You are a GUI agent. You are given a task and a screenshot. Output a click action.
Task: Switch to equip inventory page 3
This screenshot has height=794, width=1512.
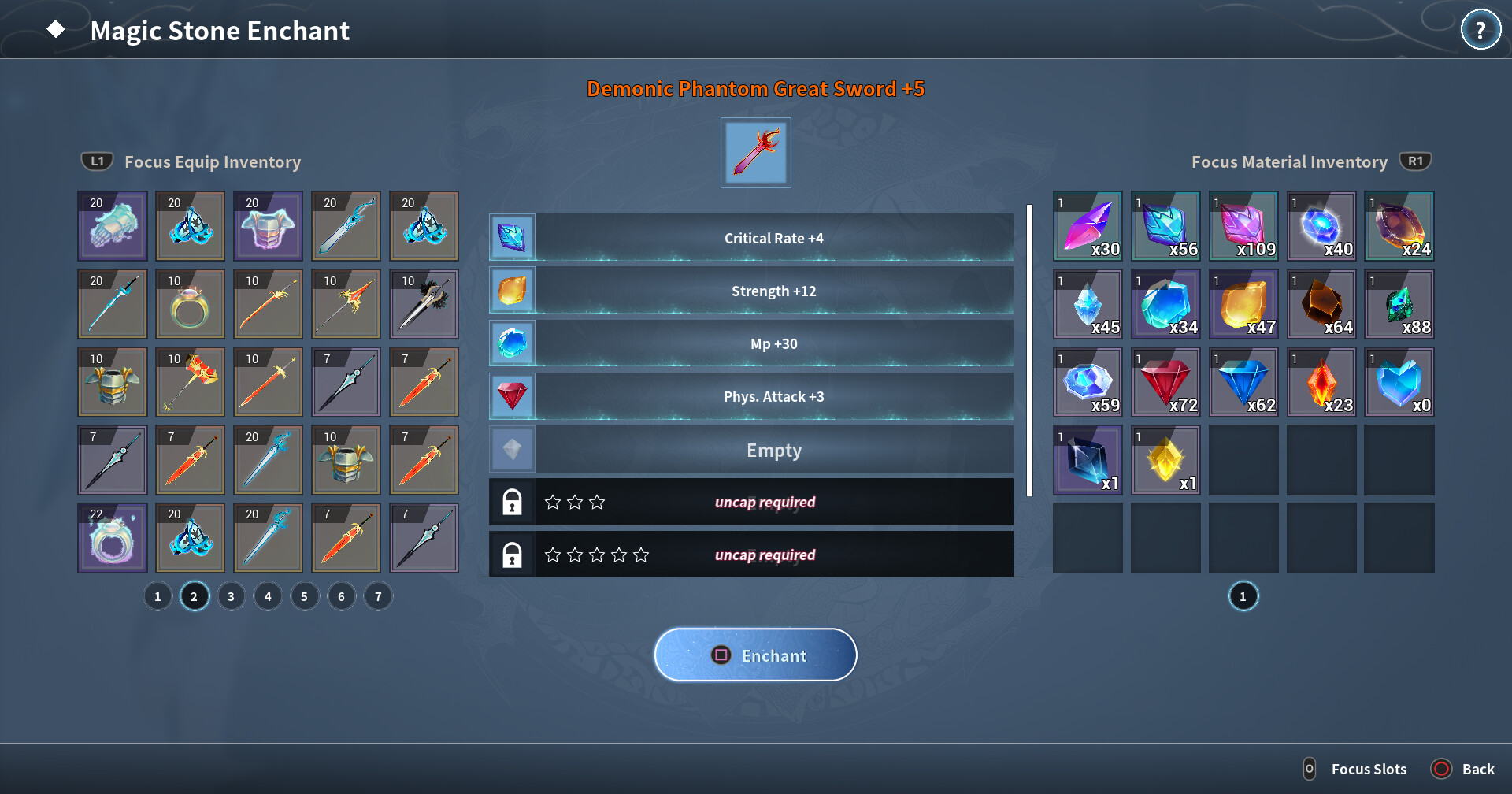pos(231,596)
